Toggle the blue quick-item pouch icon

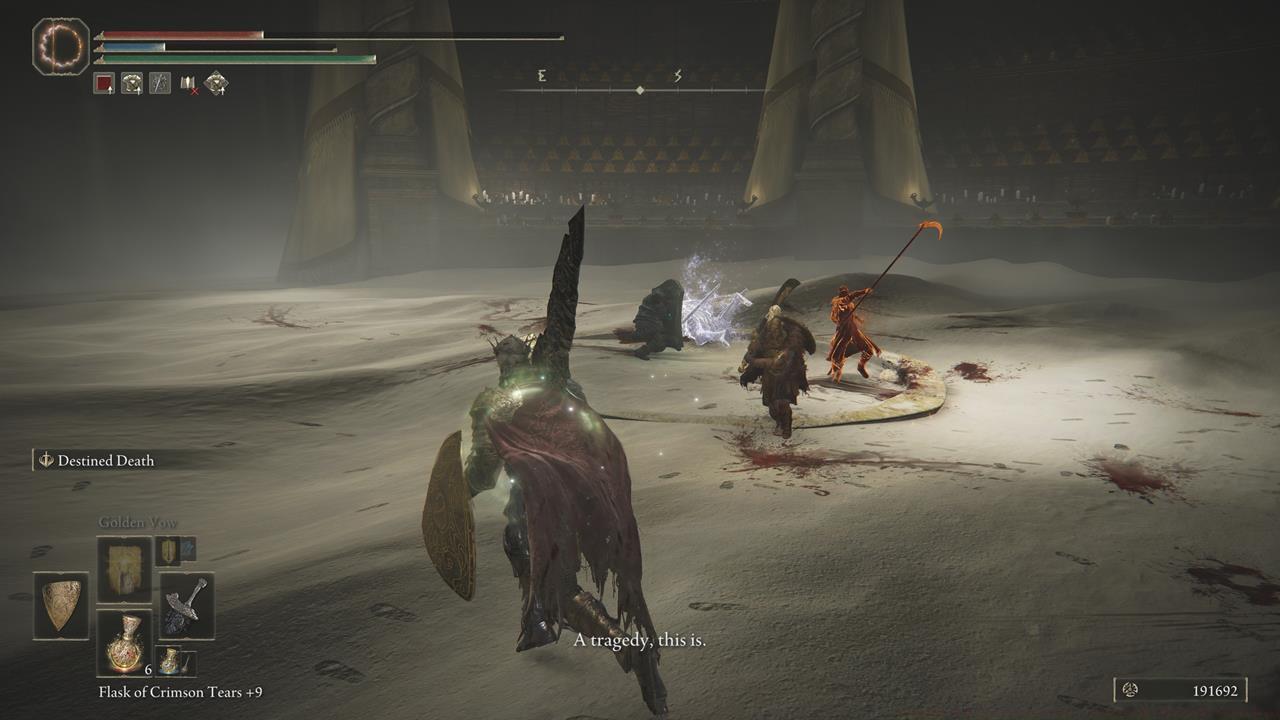coord(187,551)
